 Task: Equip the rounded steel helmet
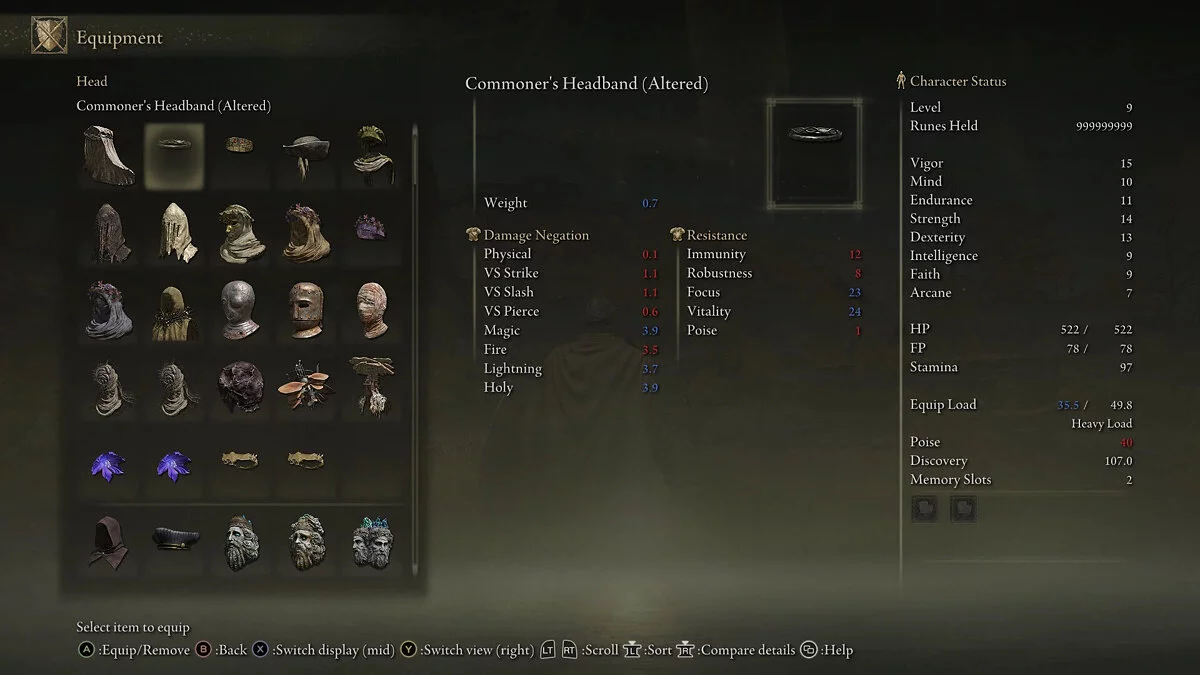point(240,310)
